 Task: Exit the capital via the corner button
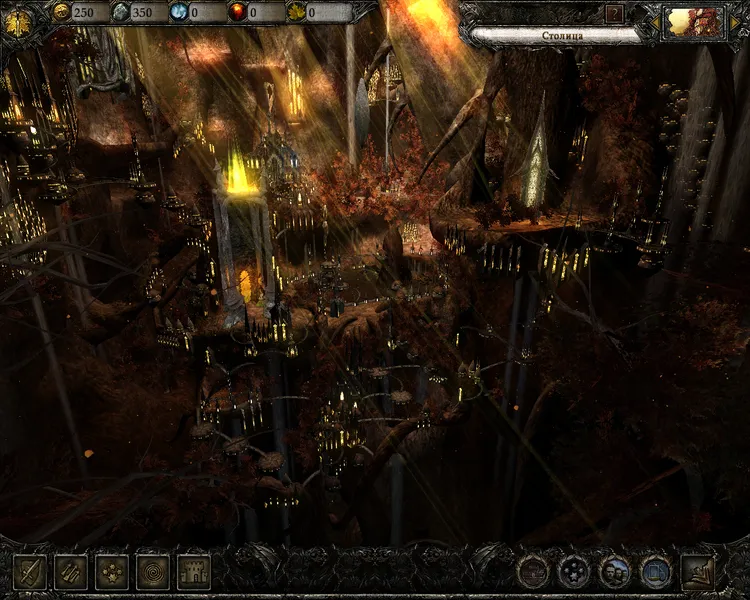click(x=699, y=571)
